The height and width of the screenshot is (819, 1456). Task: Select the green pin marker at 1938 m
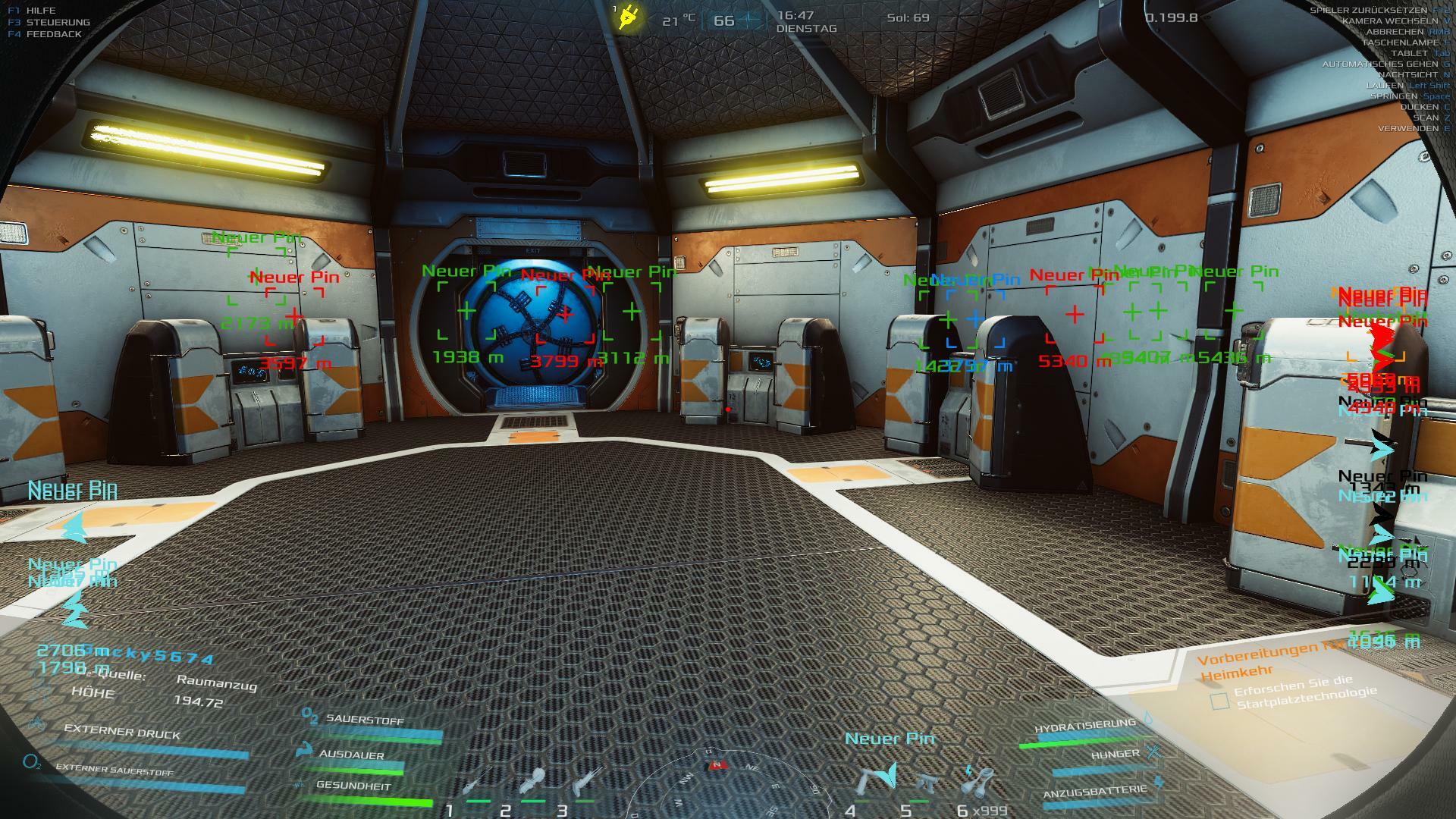[x=467, y=311]
